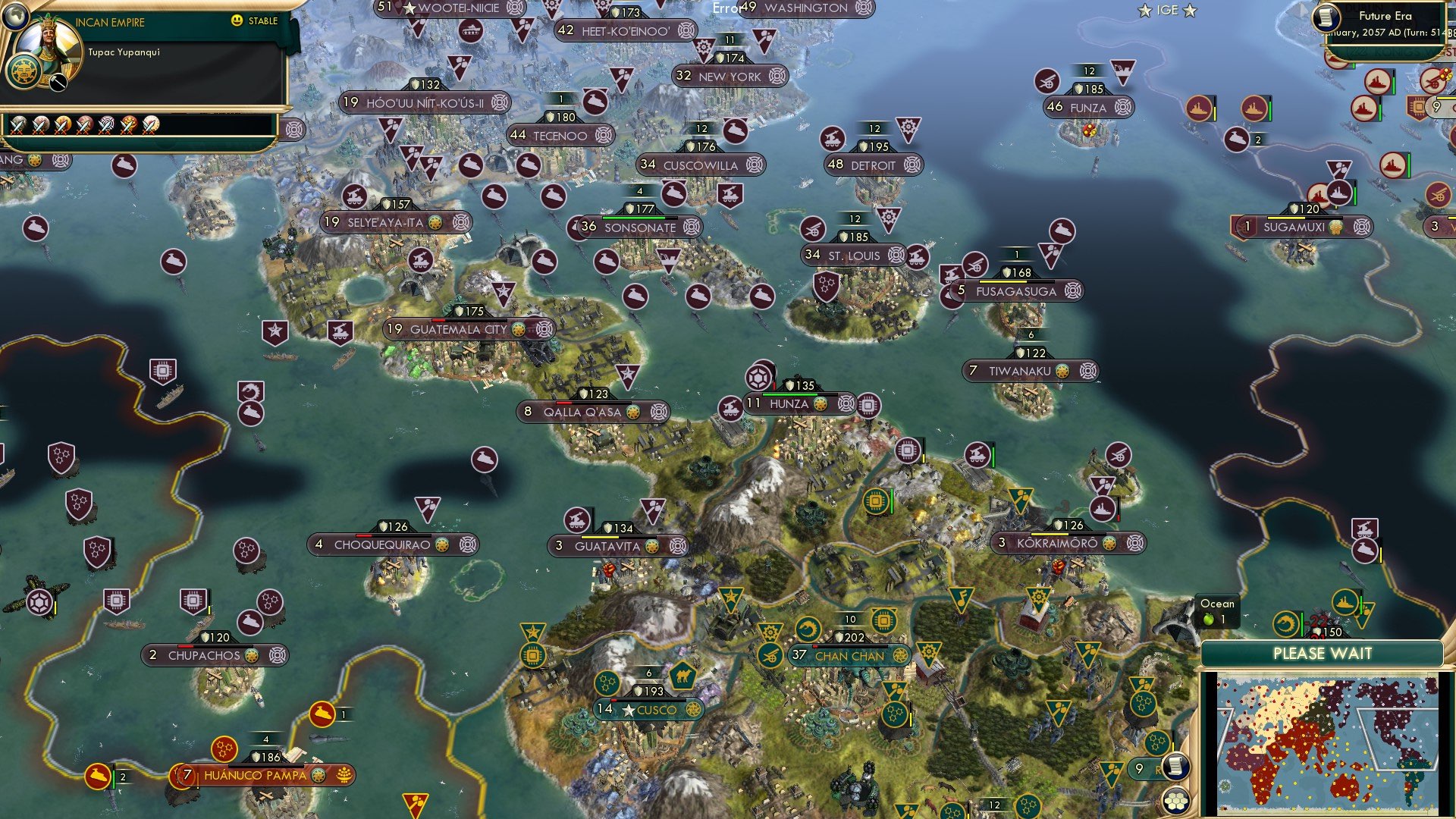The width and height of the screenshot is (1456, 819).
Task: Select the Incan Empire title bar
Action: [110, 22]
